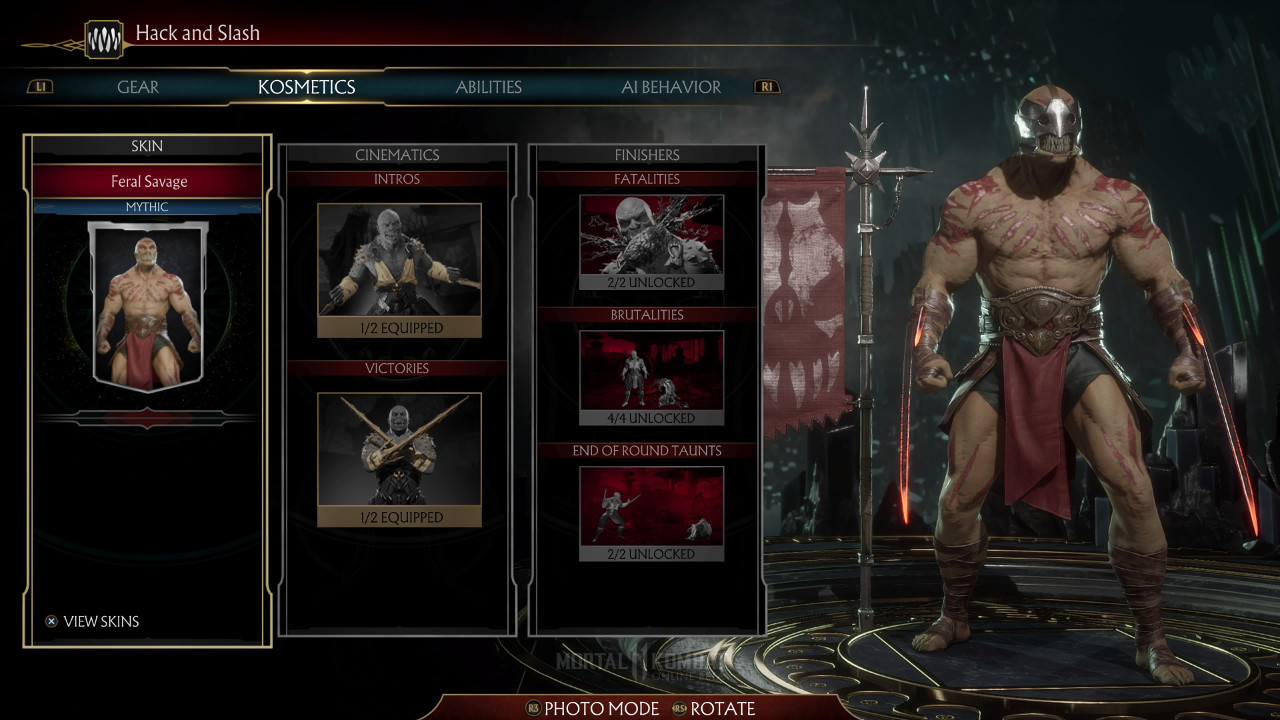Open the Intros cinematic thumbnail
The image size is (1280, 720).
pyautogui.click(x=399, y=268)
